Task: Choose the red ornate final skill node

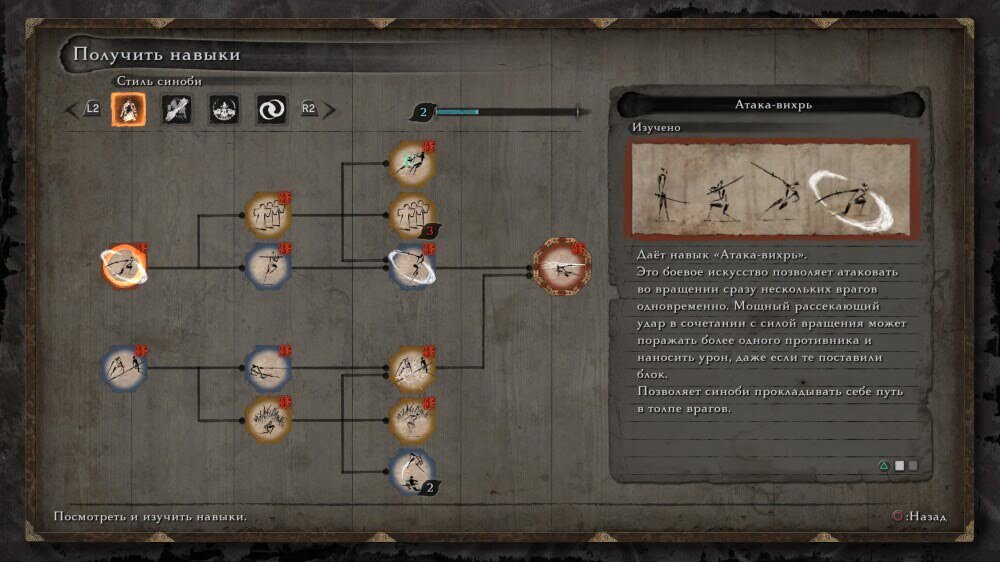Action: click(562, 267)
